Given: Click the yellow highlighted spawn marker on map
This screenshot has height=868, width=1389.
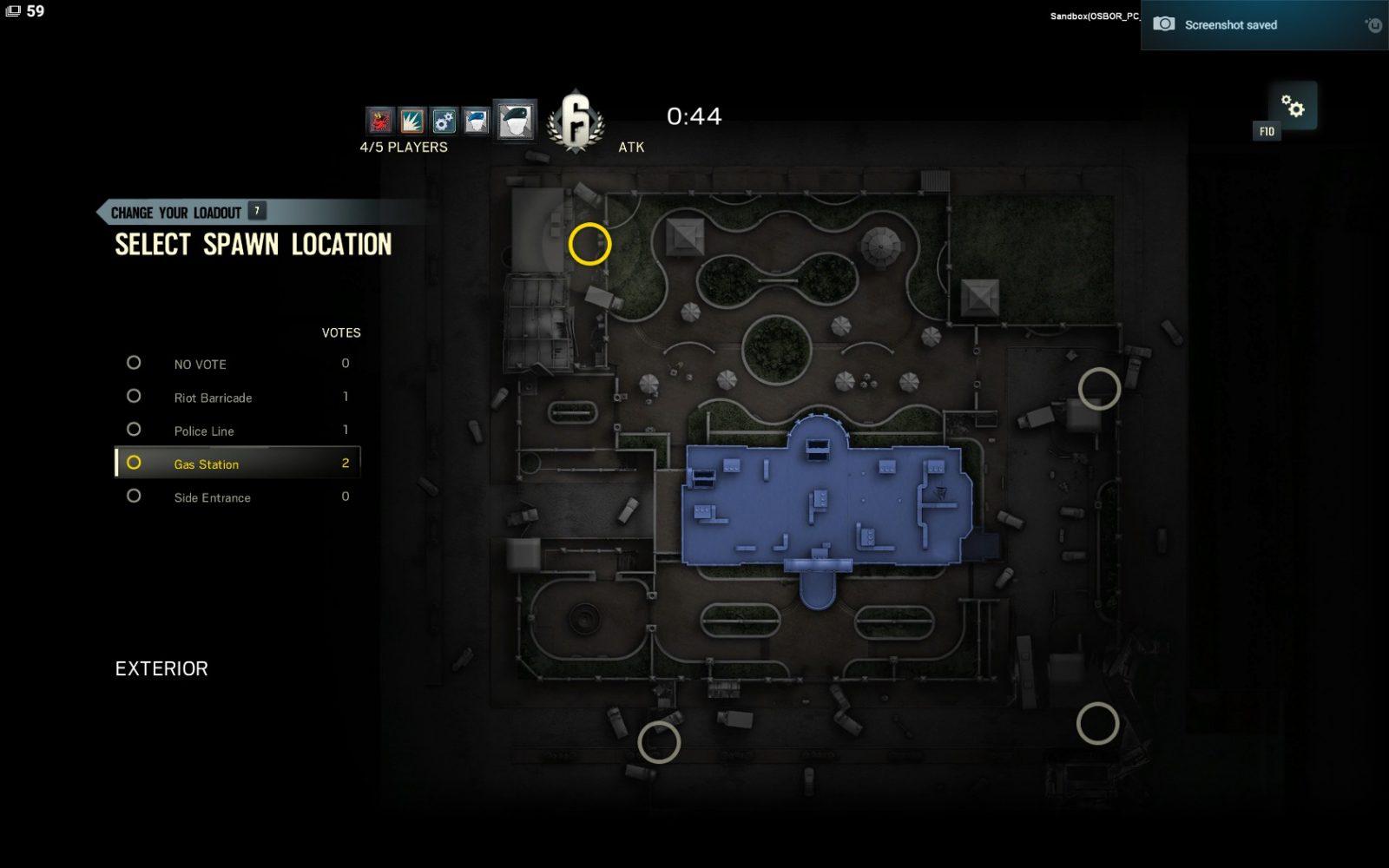Looking at the screenshot, I should 589,244.
